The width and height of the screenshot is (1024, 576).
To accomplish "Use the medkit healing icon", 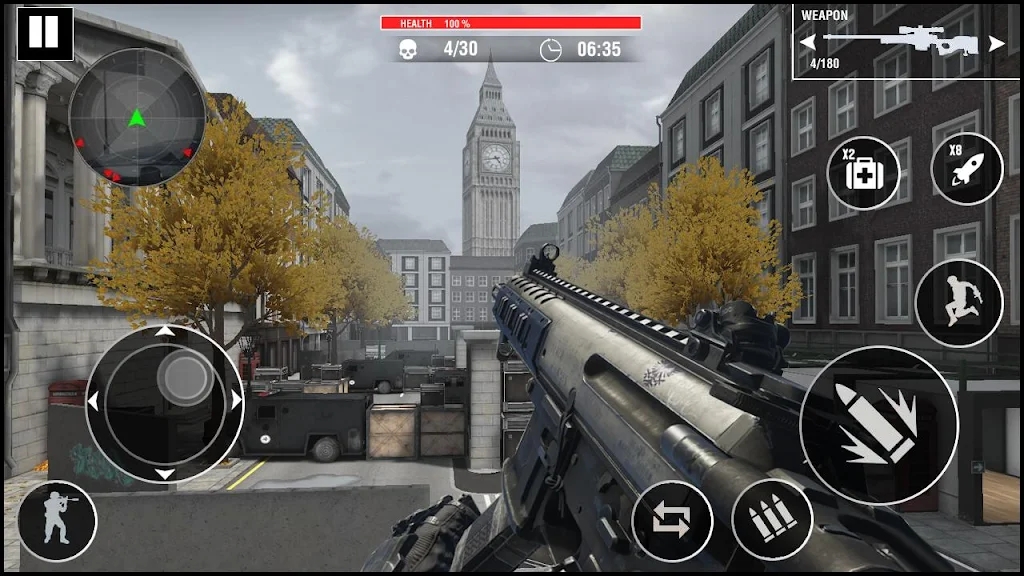I will coord(864,173).
